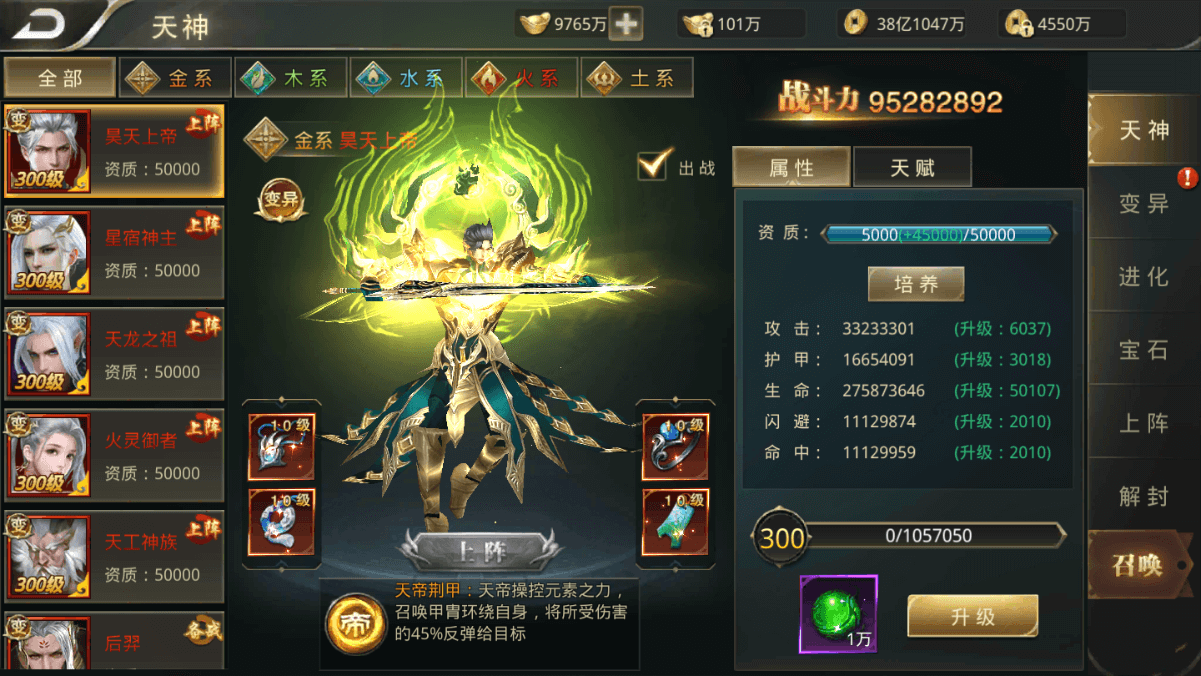Toggle the 出战 checkbox
Screen dimensions: 1201x676
[x=653, y=166]
